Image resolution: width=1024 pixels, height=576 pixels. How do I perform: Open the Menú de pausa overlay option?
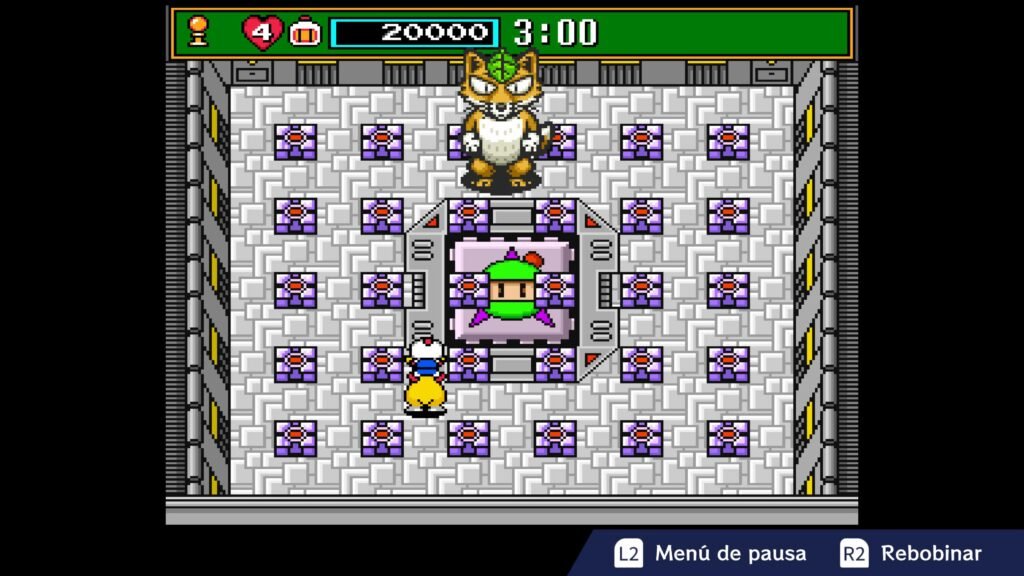[x=709, y=553]
